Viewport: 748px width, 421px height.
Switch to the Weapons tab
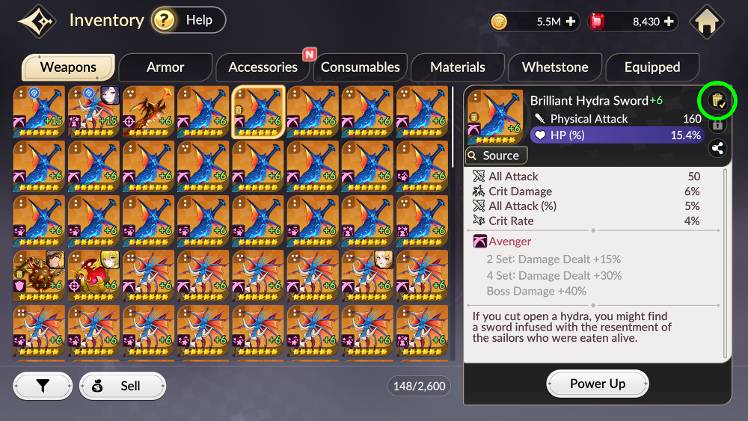pos(68,67)
